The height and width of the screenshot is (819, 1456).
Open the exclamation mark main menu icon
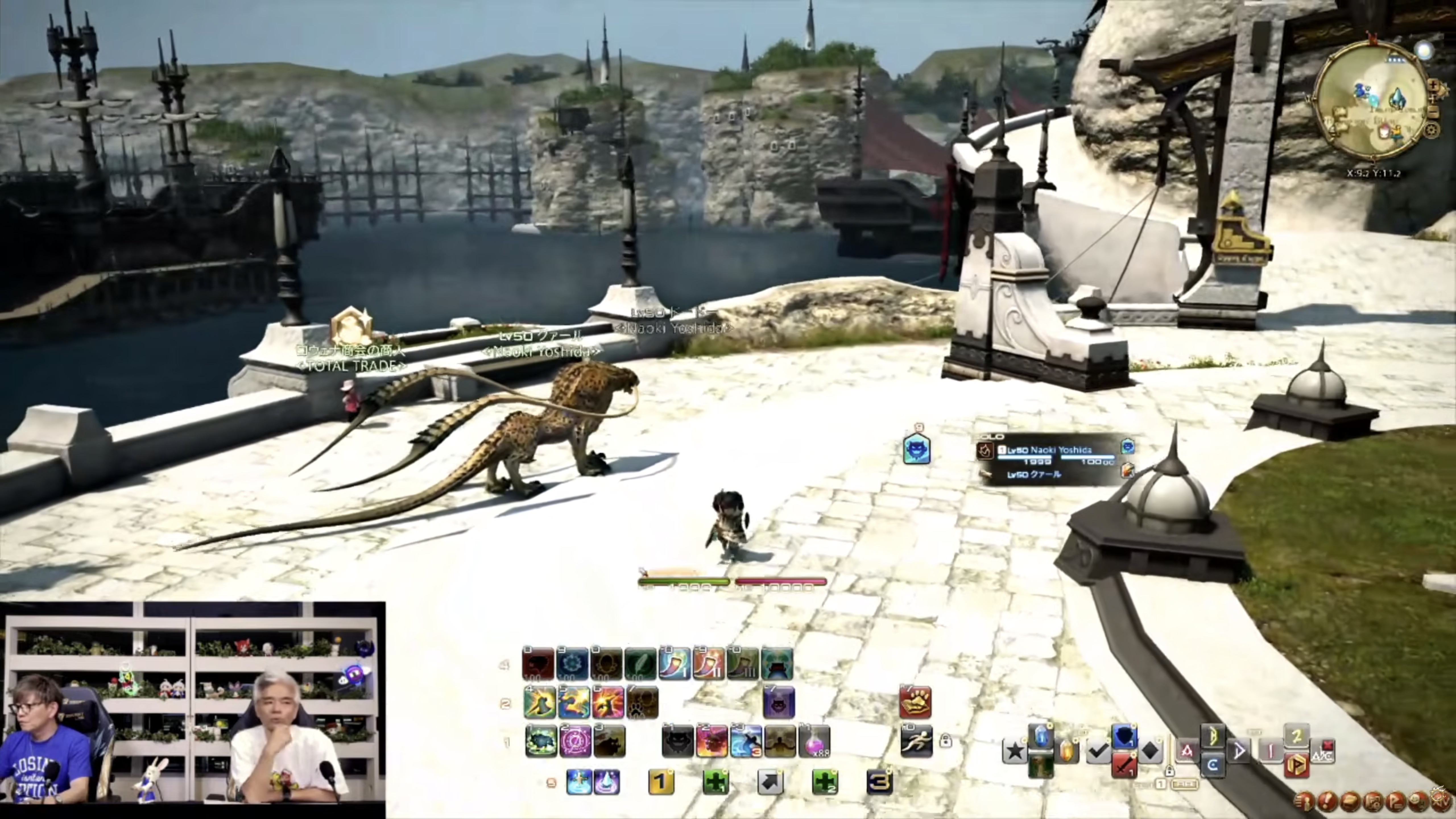1327,801
